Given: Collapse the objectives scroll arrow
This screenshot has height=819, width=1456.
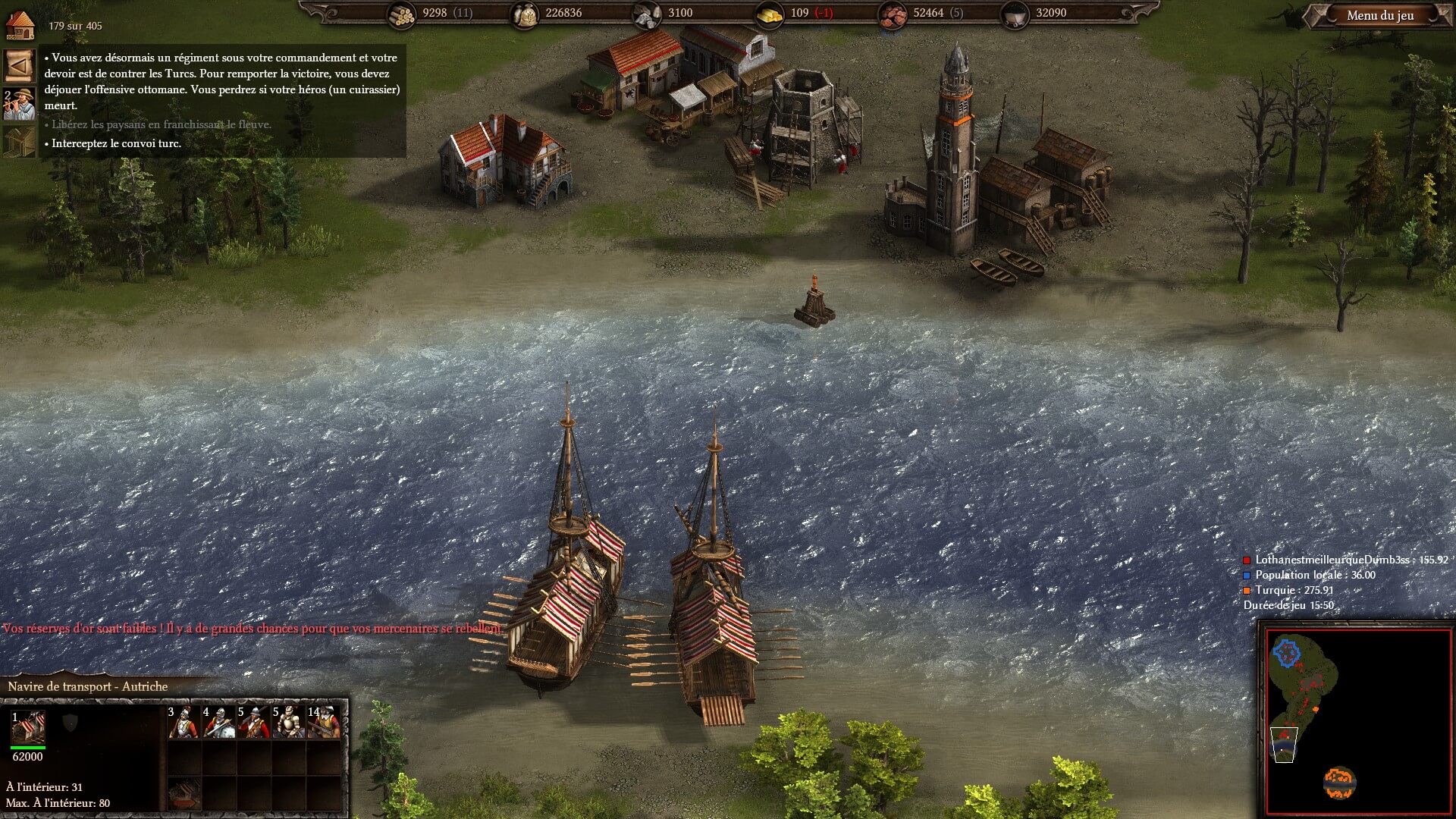Looking at the screenshot, I should (20, 66).
